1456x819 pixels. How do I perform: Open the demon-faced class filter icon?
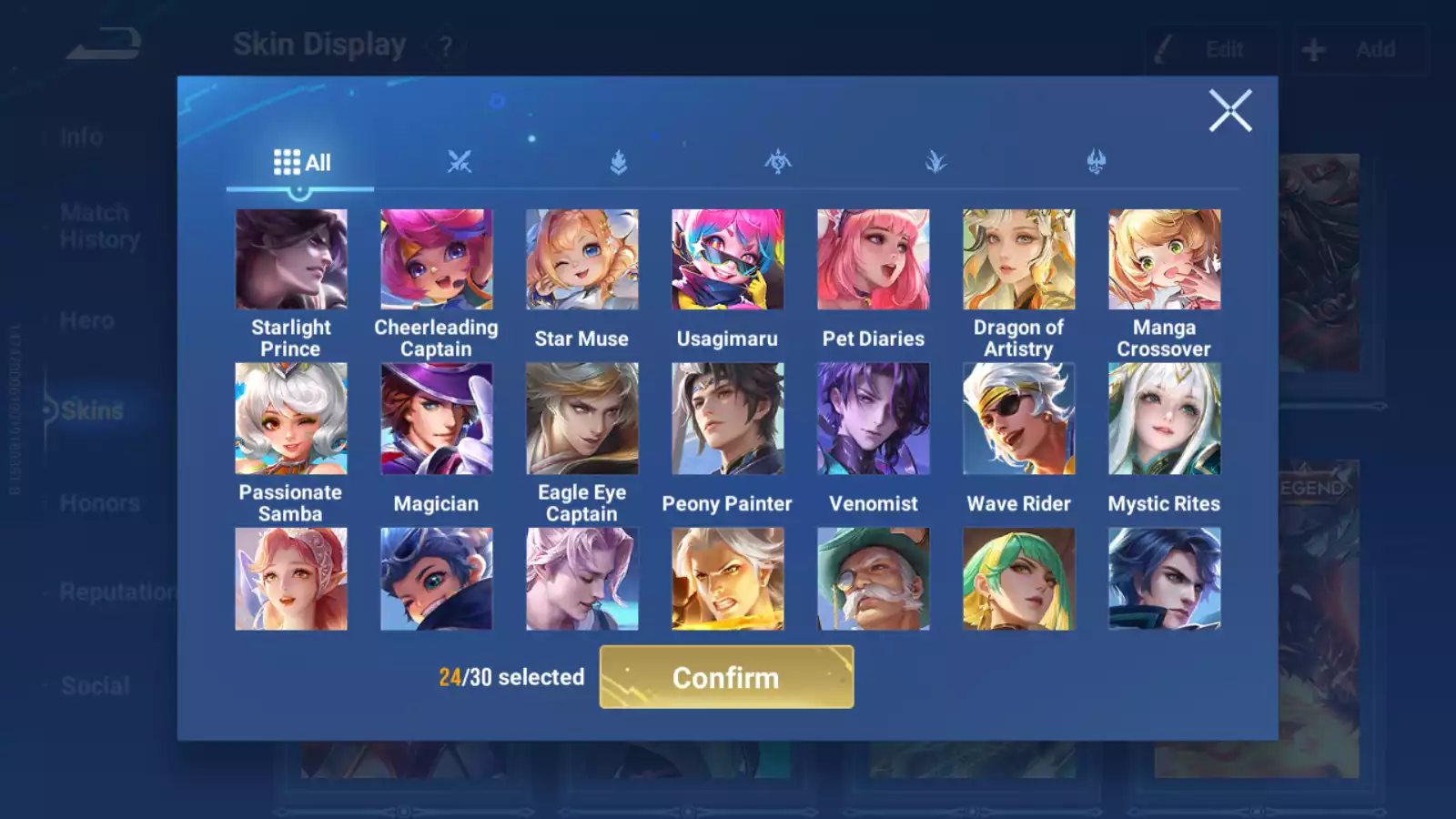pos(1097,161)
